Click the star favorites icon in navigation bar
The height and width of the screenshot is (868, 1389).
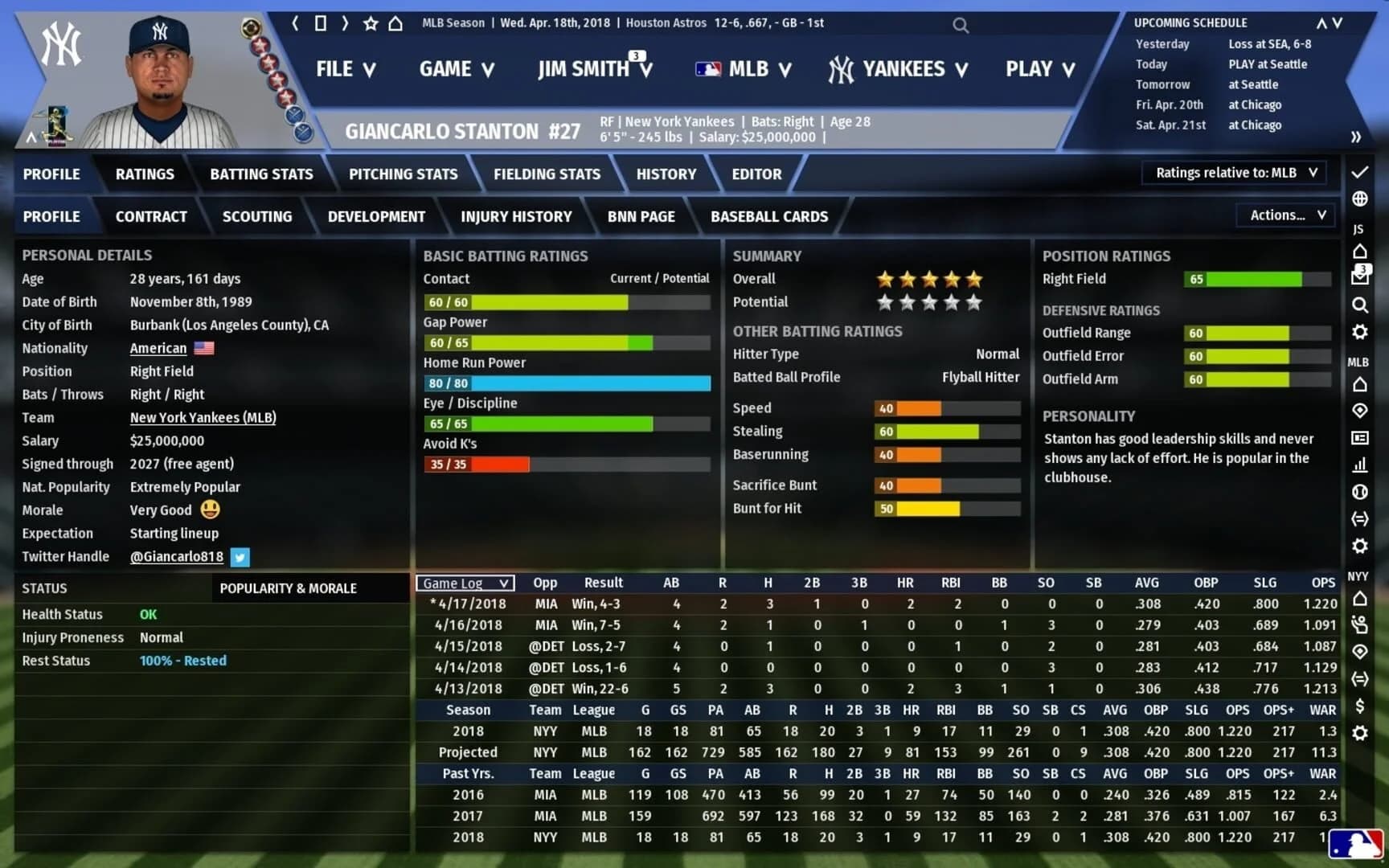pos(370,23)
